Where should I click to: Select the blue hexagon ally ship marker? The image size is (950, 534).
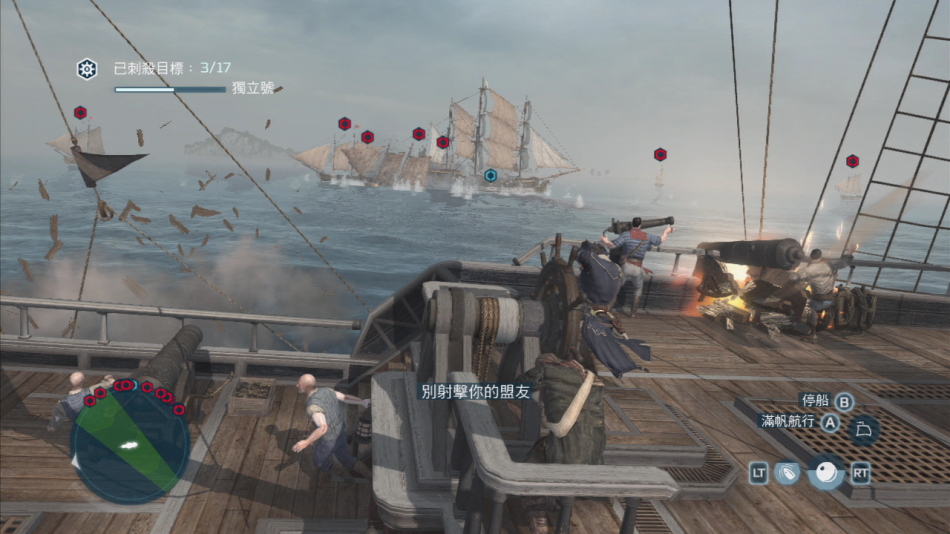point(490,175)
